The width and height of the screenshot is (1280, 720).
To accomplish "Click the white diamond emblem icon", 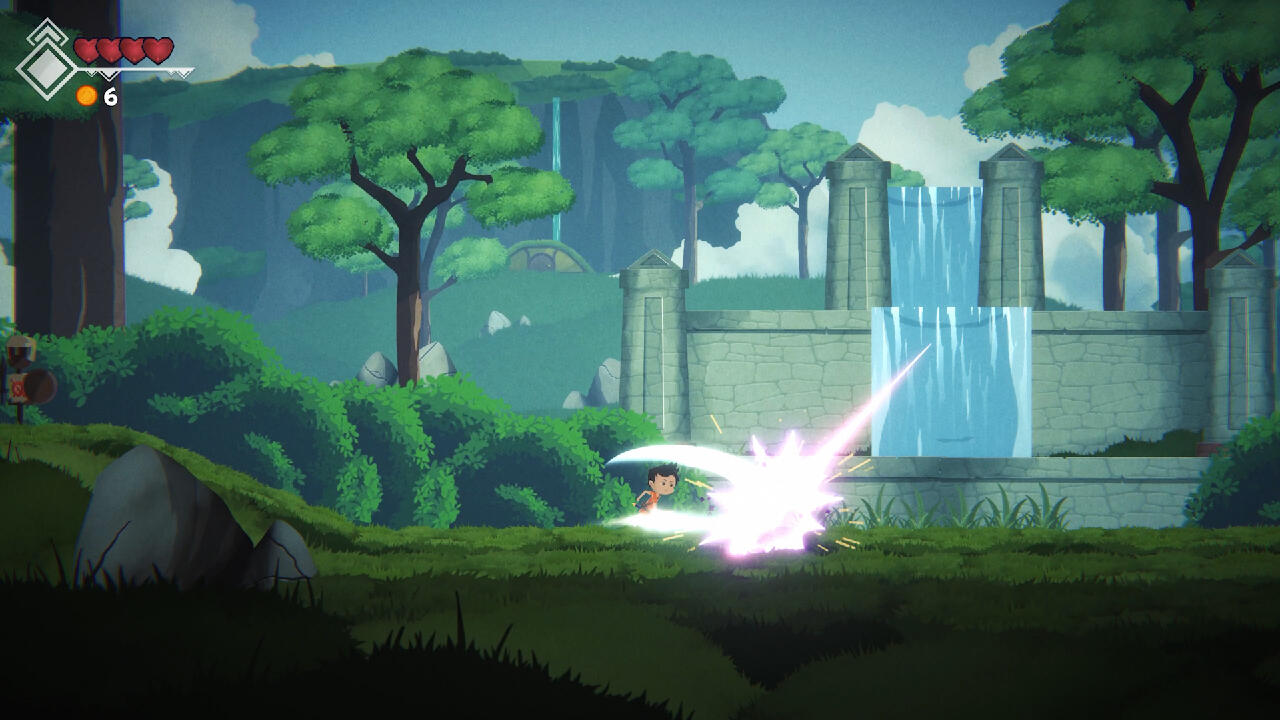I will (x=45, y=67).
